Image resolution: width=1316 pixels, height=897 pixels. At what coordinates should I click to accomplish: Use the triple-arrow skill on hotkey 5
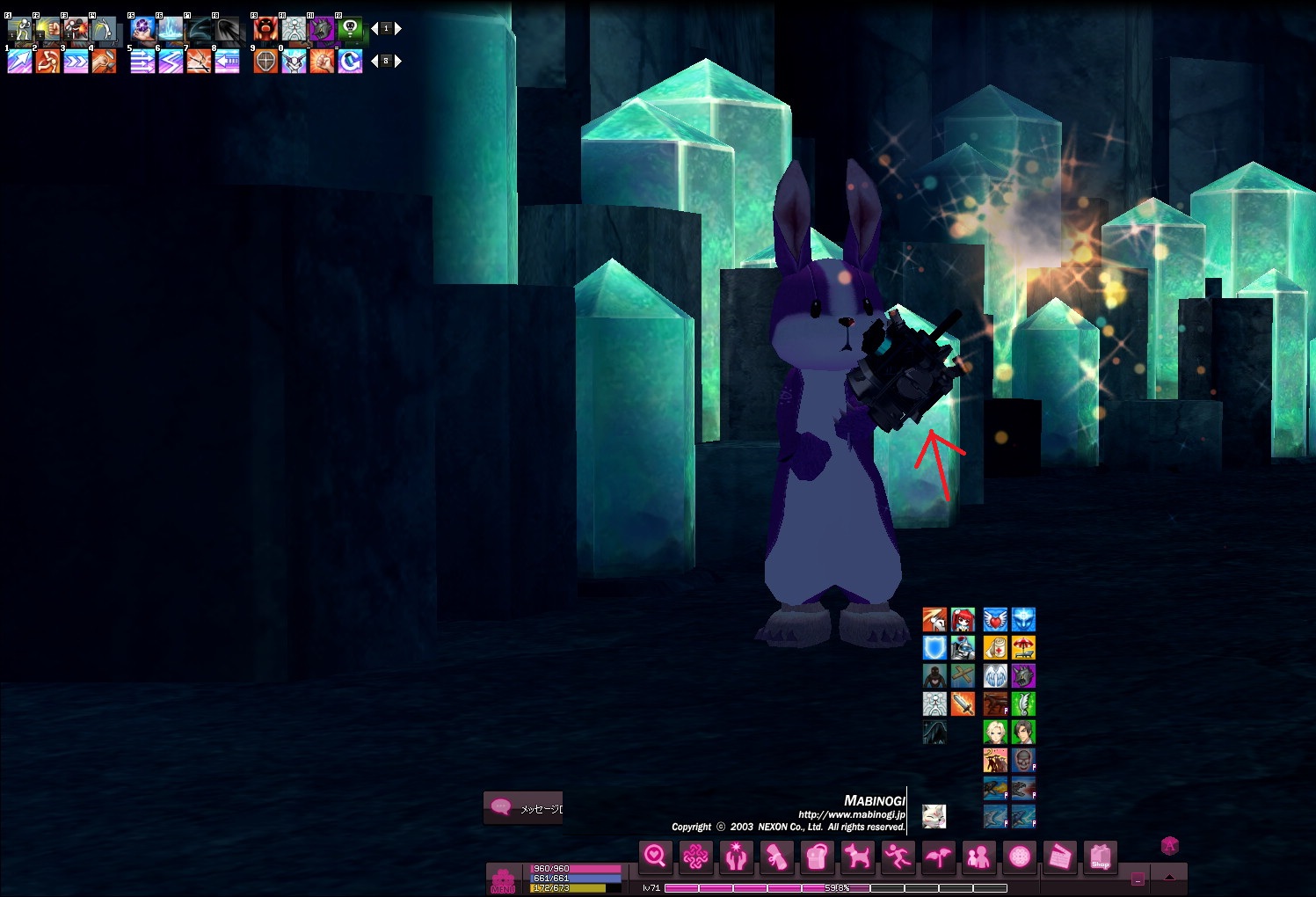tap(142, 62)
